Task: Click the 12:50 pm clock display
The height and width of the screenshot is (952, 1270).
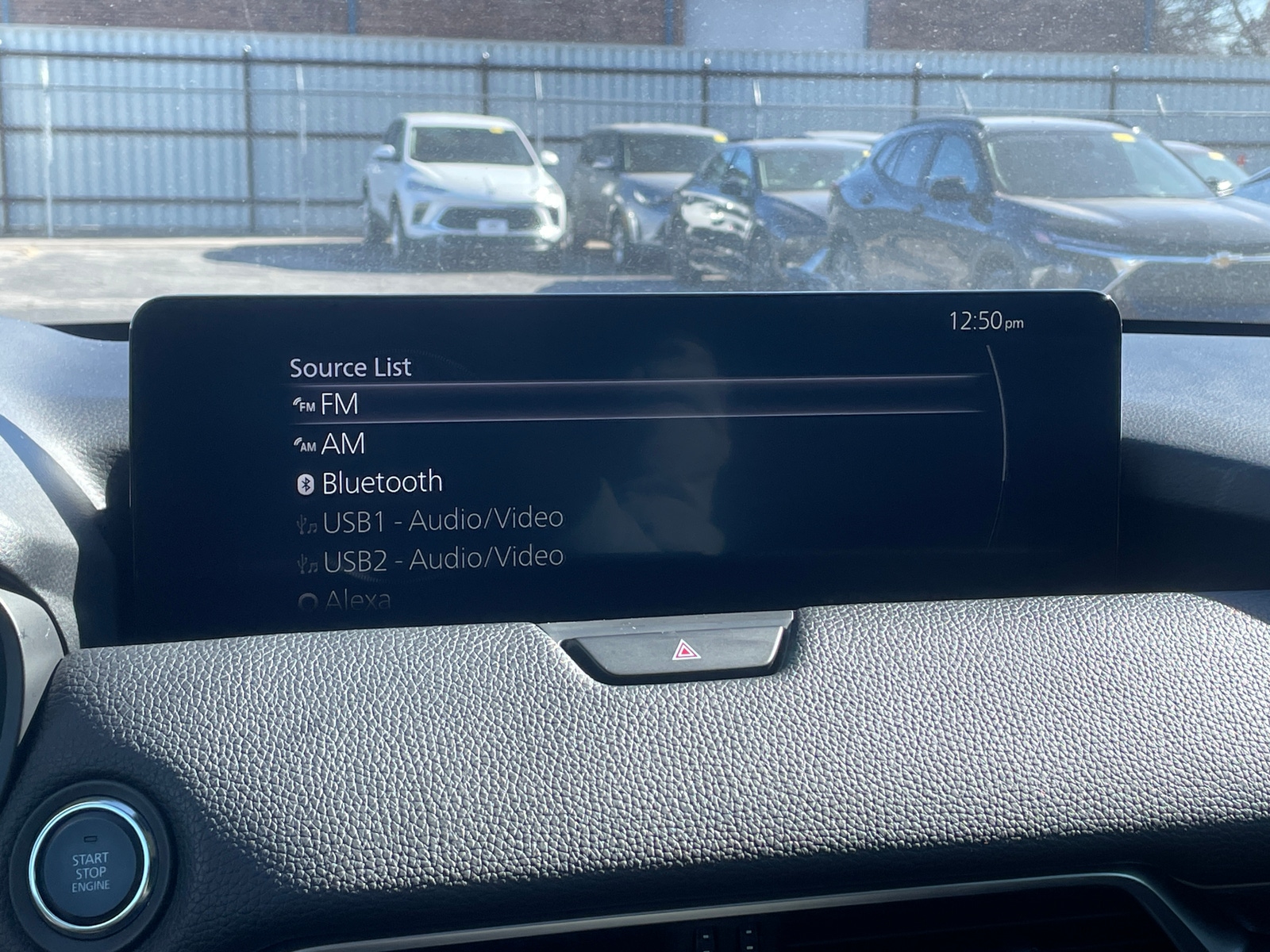Action: 987,321
